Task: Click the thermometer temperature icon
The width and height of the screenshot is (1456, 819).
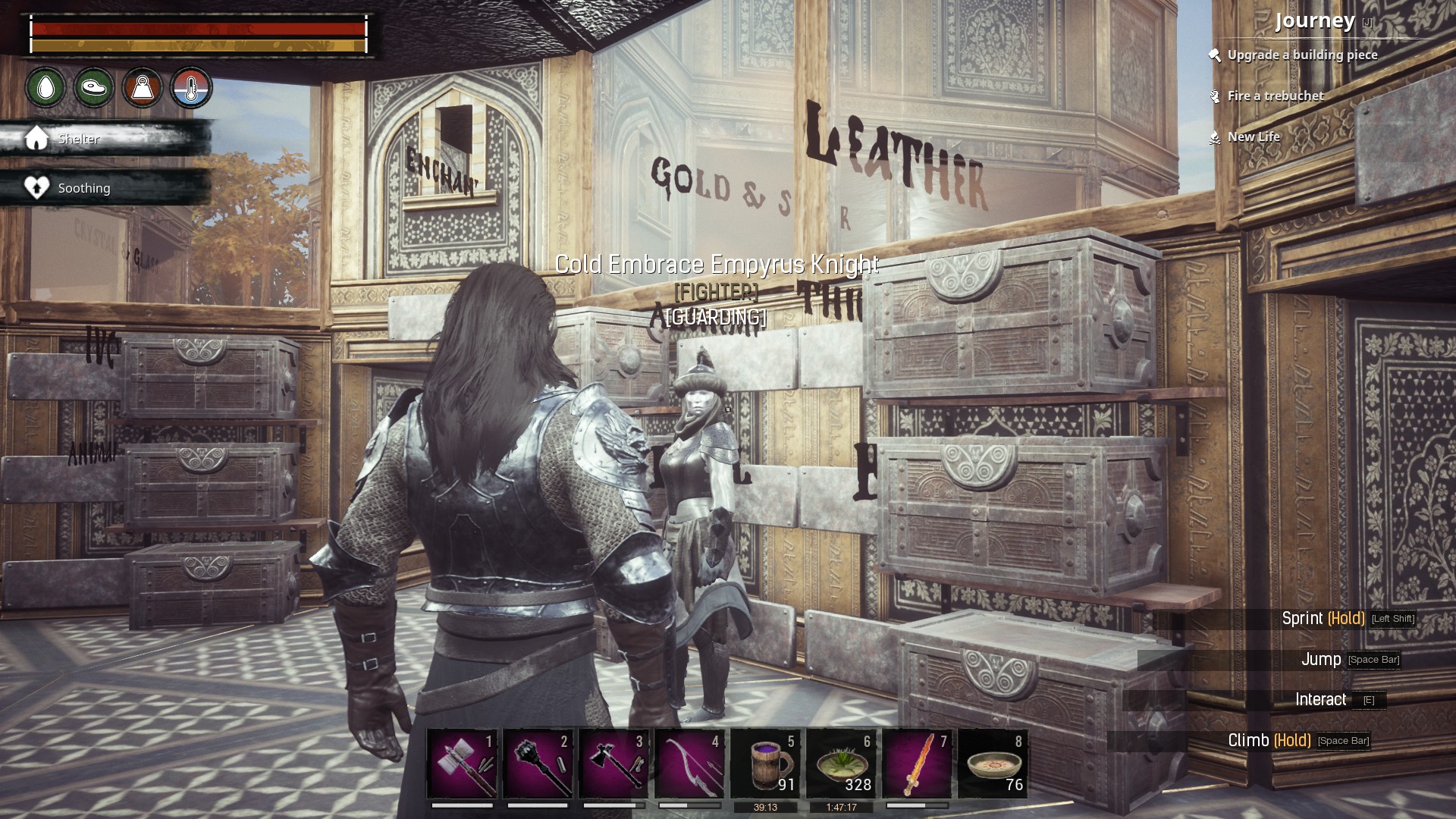Action: click(191, 88)
